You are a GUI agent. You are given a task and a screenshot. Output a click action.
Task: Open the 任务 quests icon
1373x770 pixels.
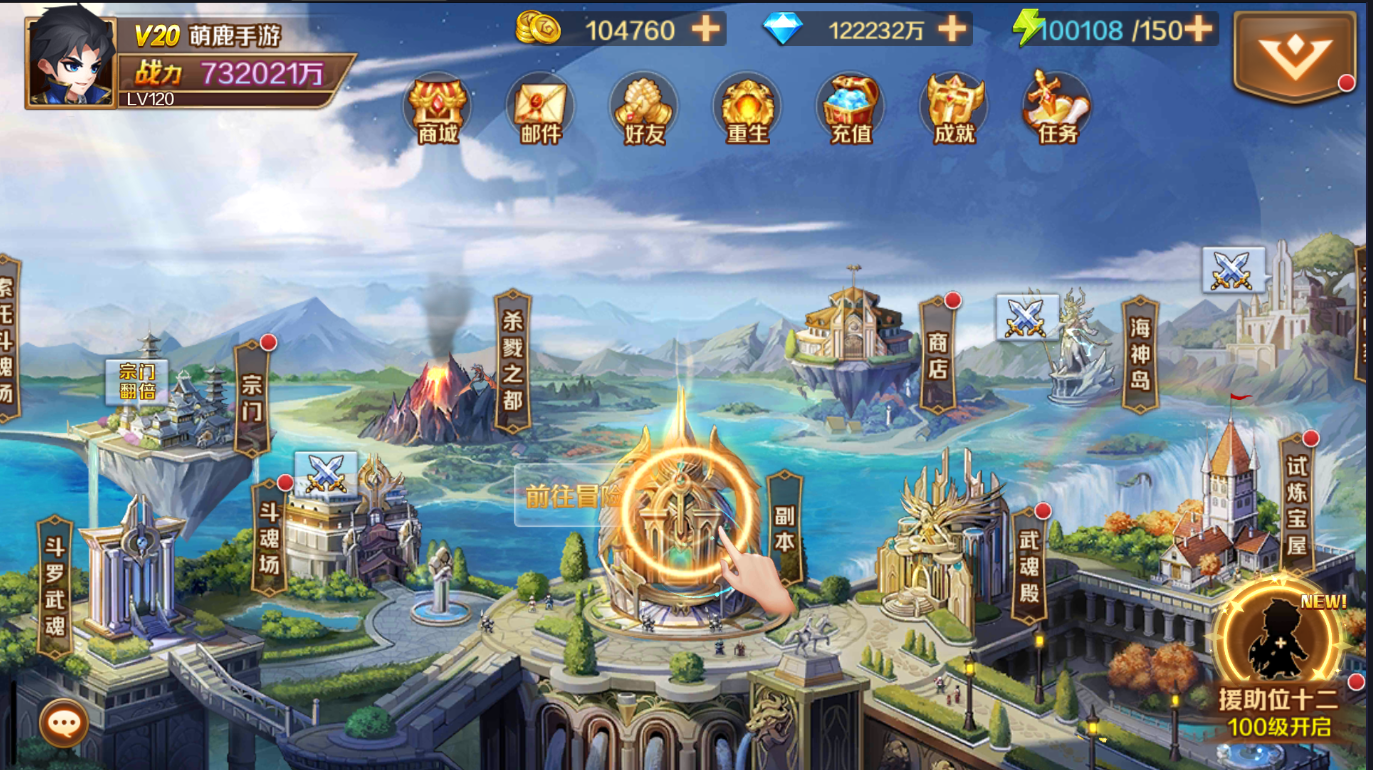click(x=1057, y=108)
